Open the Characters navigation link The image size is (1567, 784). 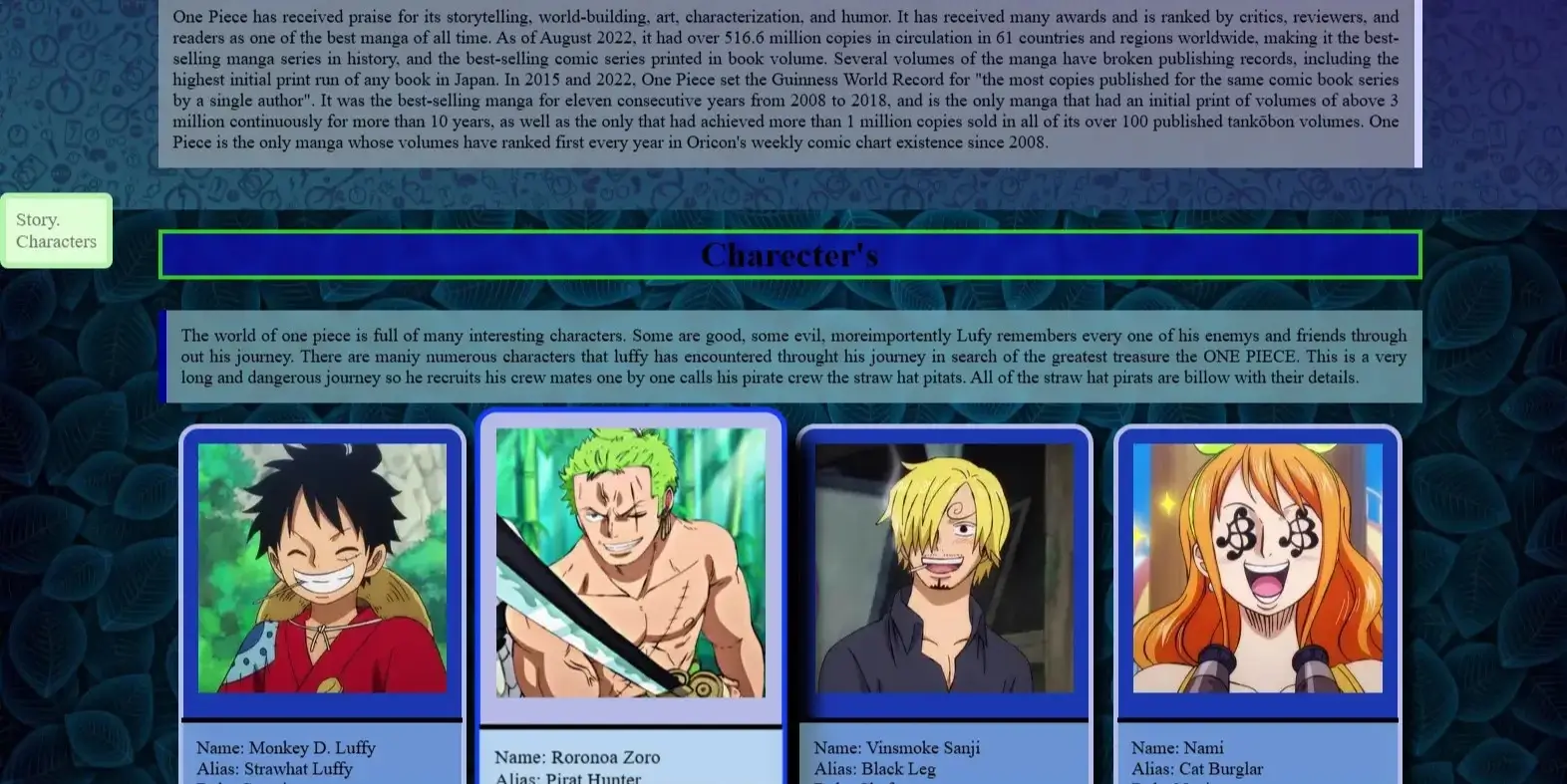click(x=56, y=241)
